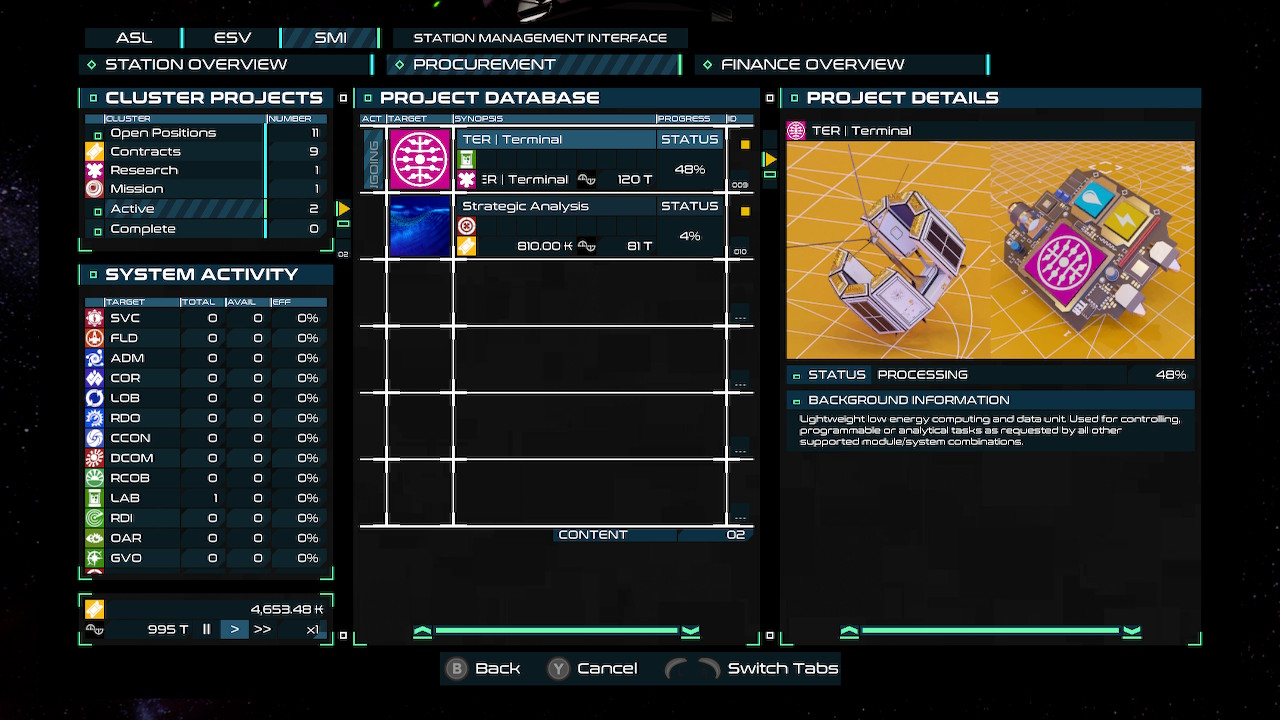Select the Strategic Analysis project entry
Image resolution: width=1280 pixels, height=720 pixels.
click(x=556, y=226)
